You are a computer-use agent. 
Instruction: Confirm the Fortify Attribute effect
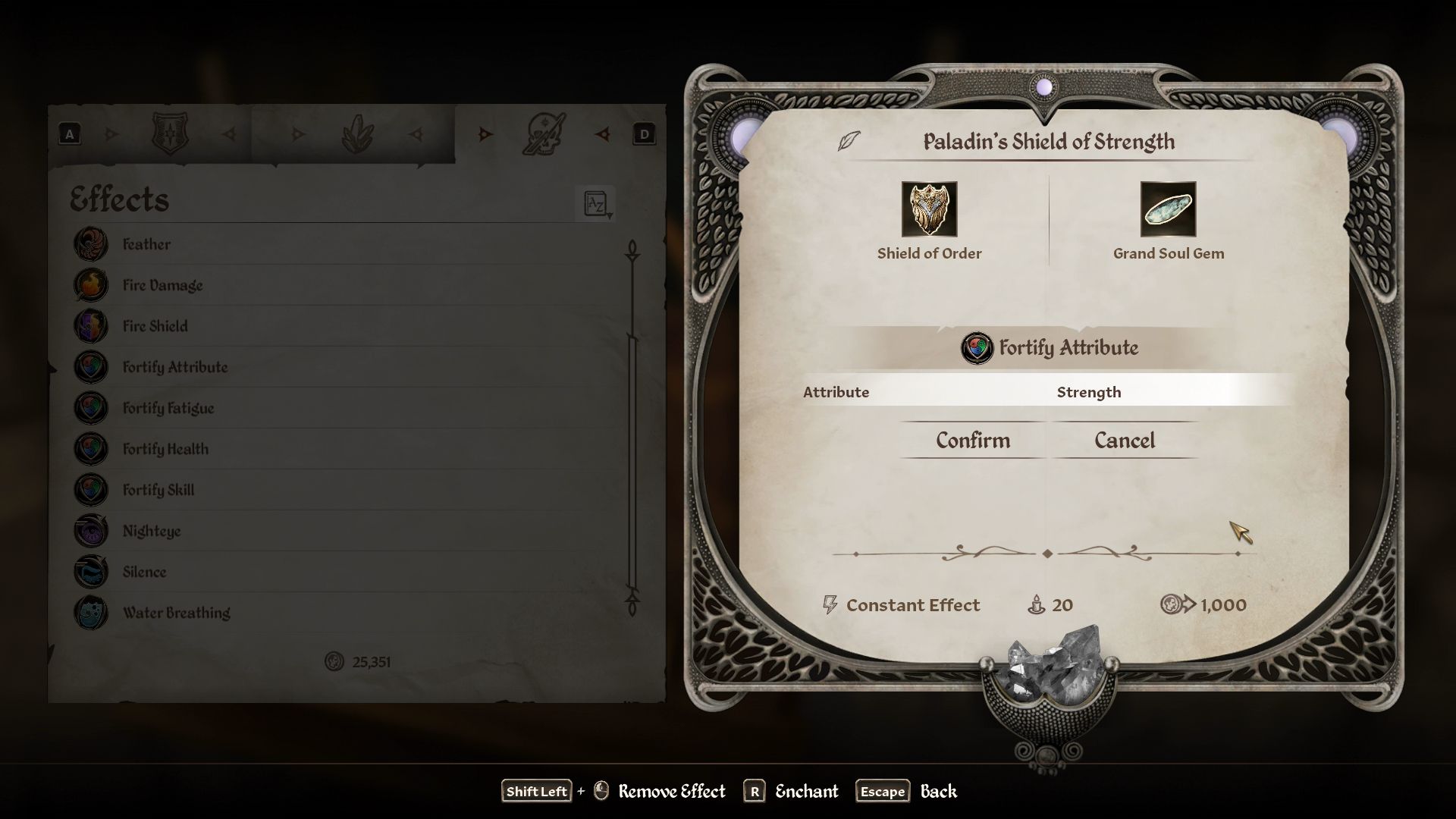coord(972,441)
